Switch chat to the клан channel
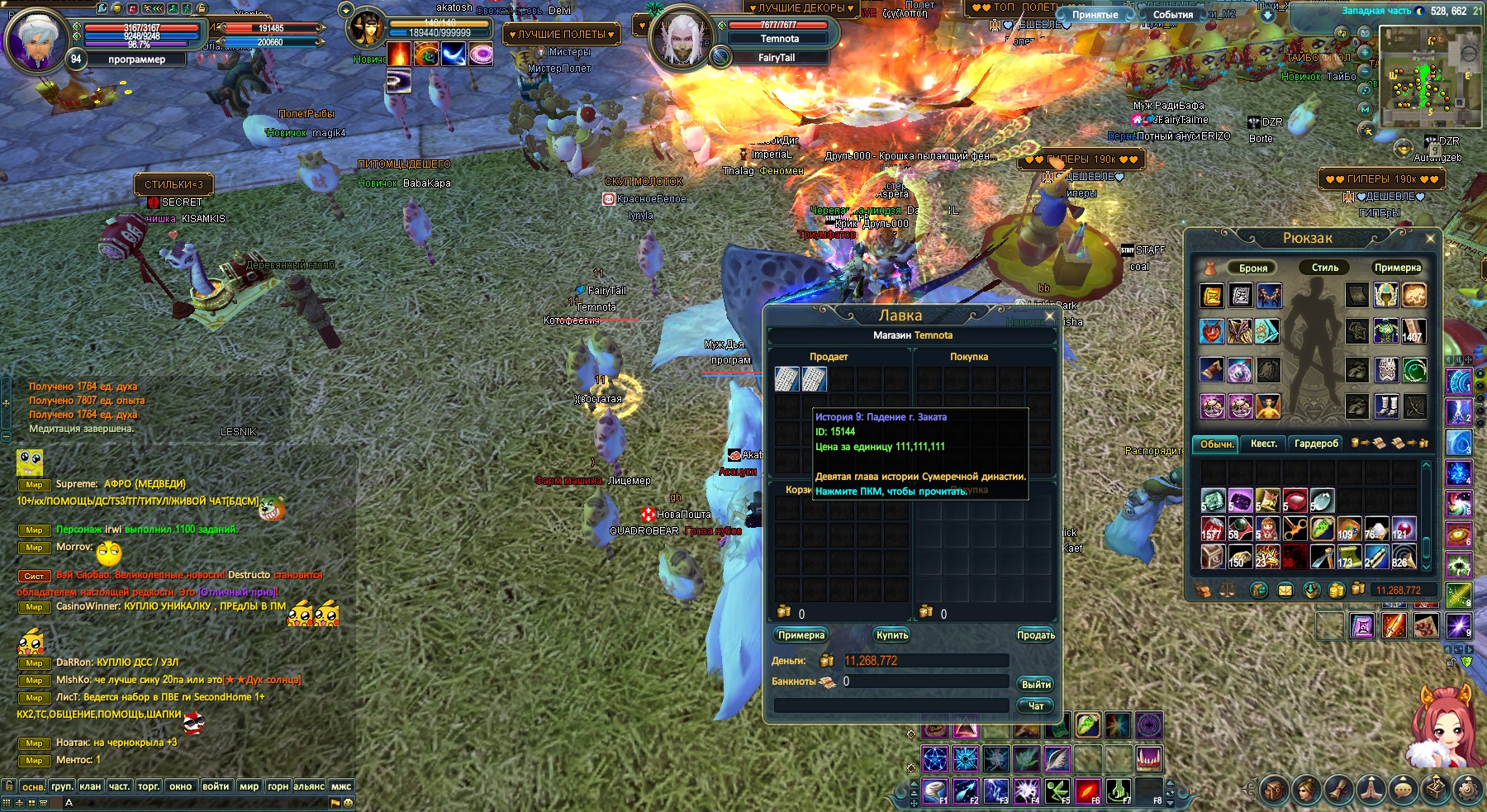Image resolution: width=1487 pixels, height=812 pixels. (x=90, y=786)
